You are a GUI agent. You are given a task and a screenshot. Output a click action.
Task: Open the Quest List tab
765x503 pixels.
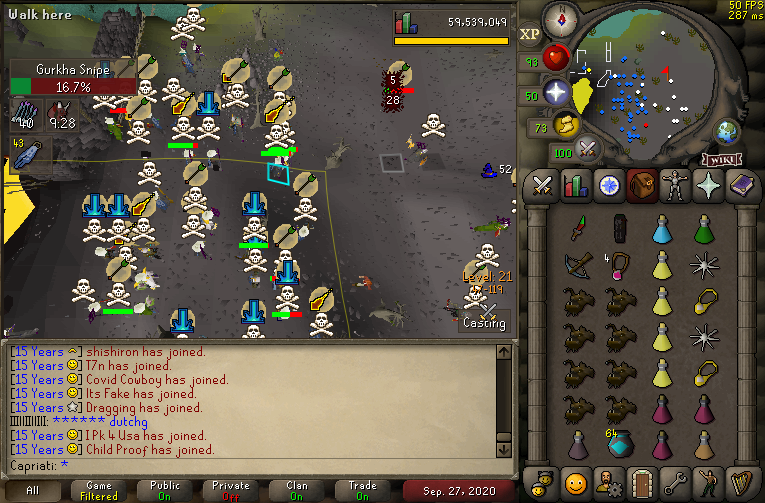pyautogui.click(x=607, y=185)
